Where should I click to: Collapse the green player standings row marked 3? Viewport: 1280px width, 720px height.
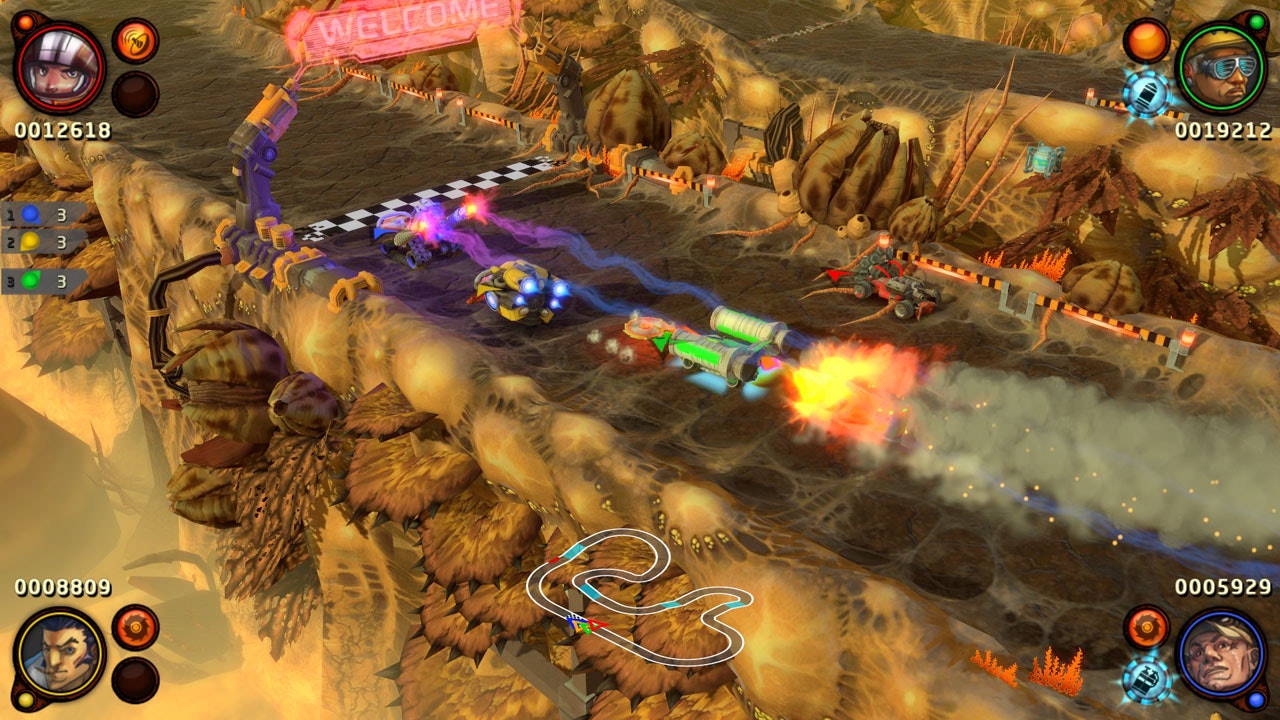coord(40,278)
